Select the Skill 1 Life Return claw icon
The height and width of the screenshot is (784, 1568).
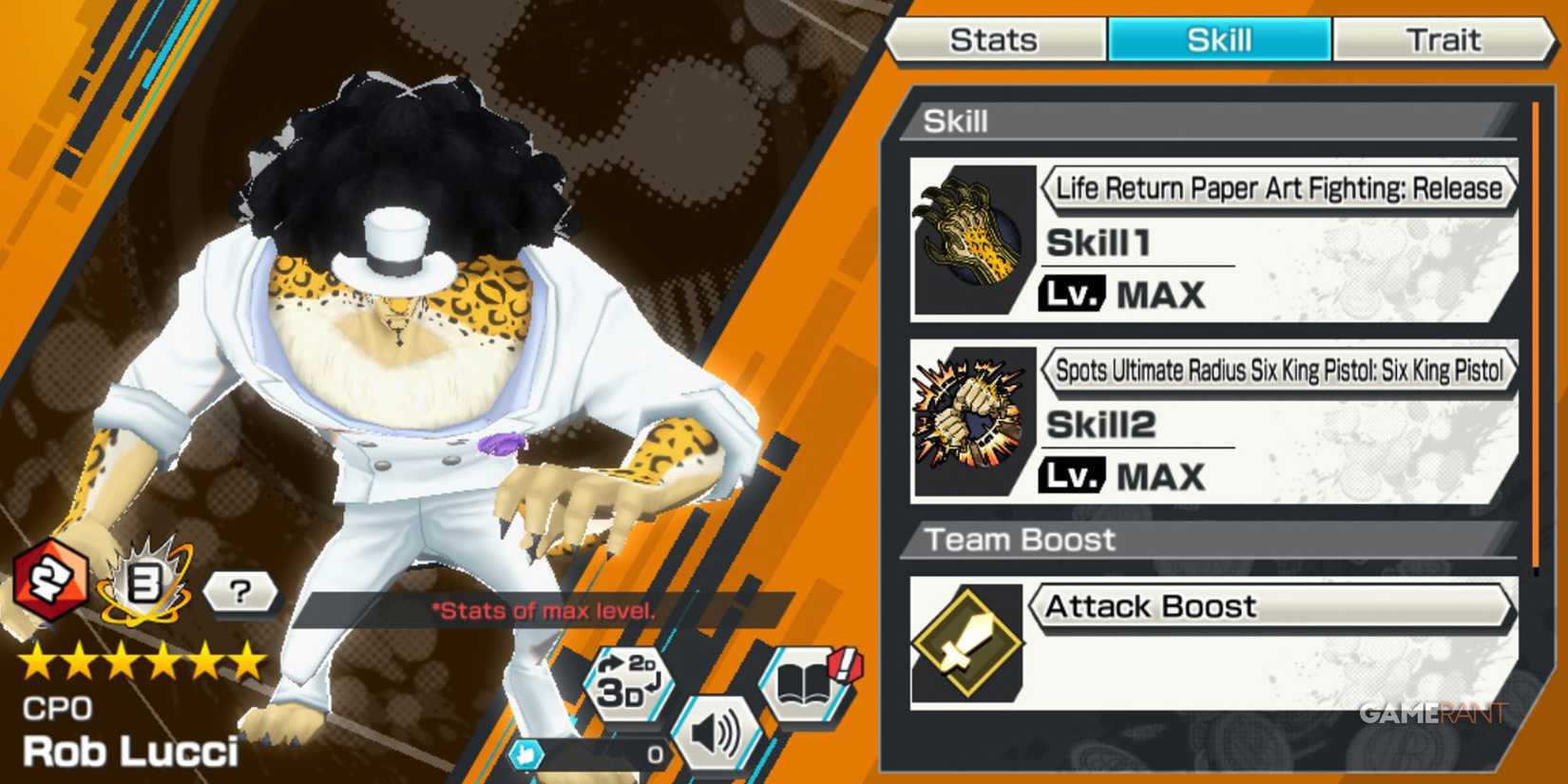[x=971, y=235]
